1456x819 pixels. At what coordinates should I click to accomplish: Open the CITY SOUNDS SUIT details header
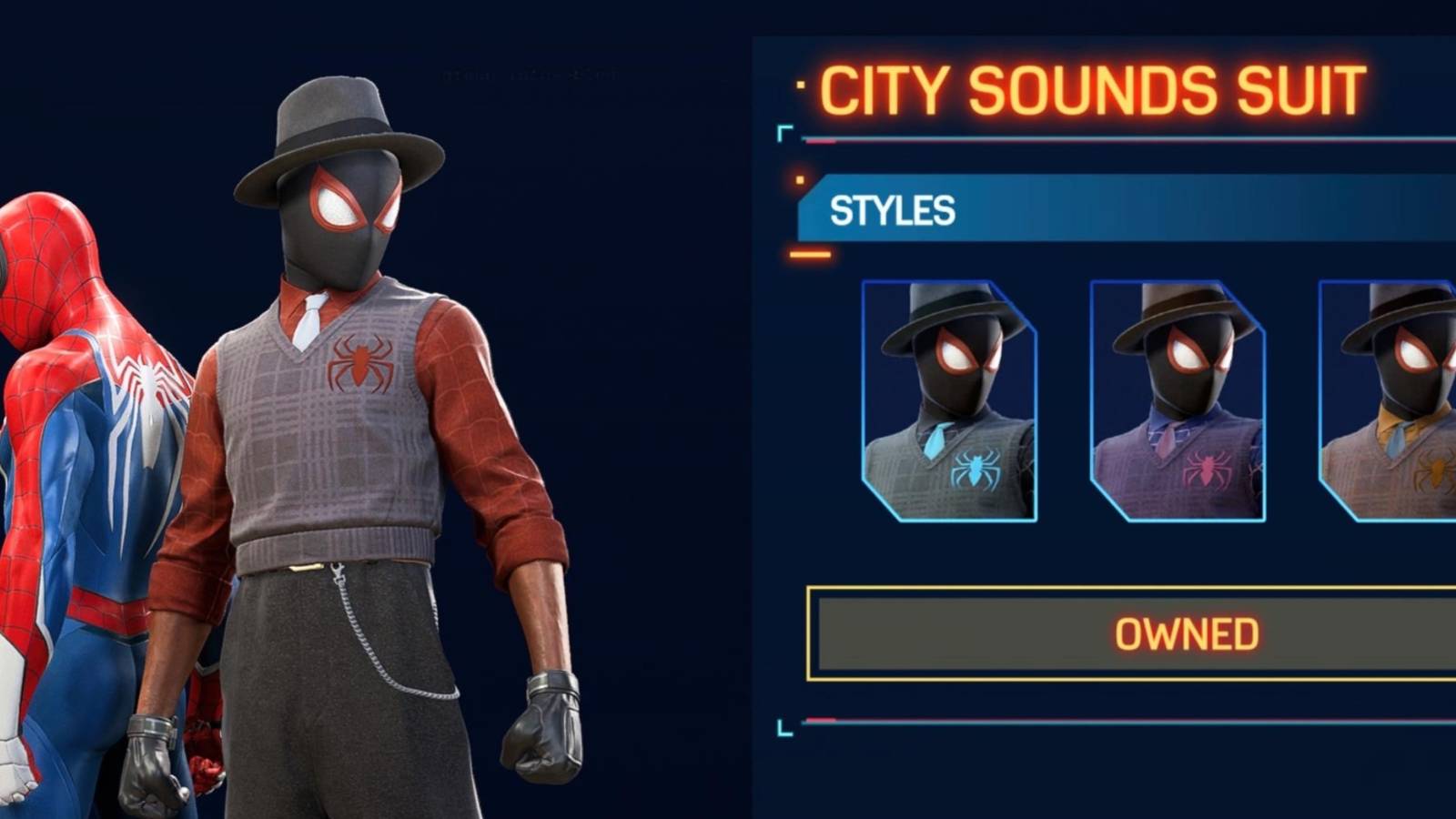(x=1092, y=86)
